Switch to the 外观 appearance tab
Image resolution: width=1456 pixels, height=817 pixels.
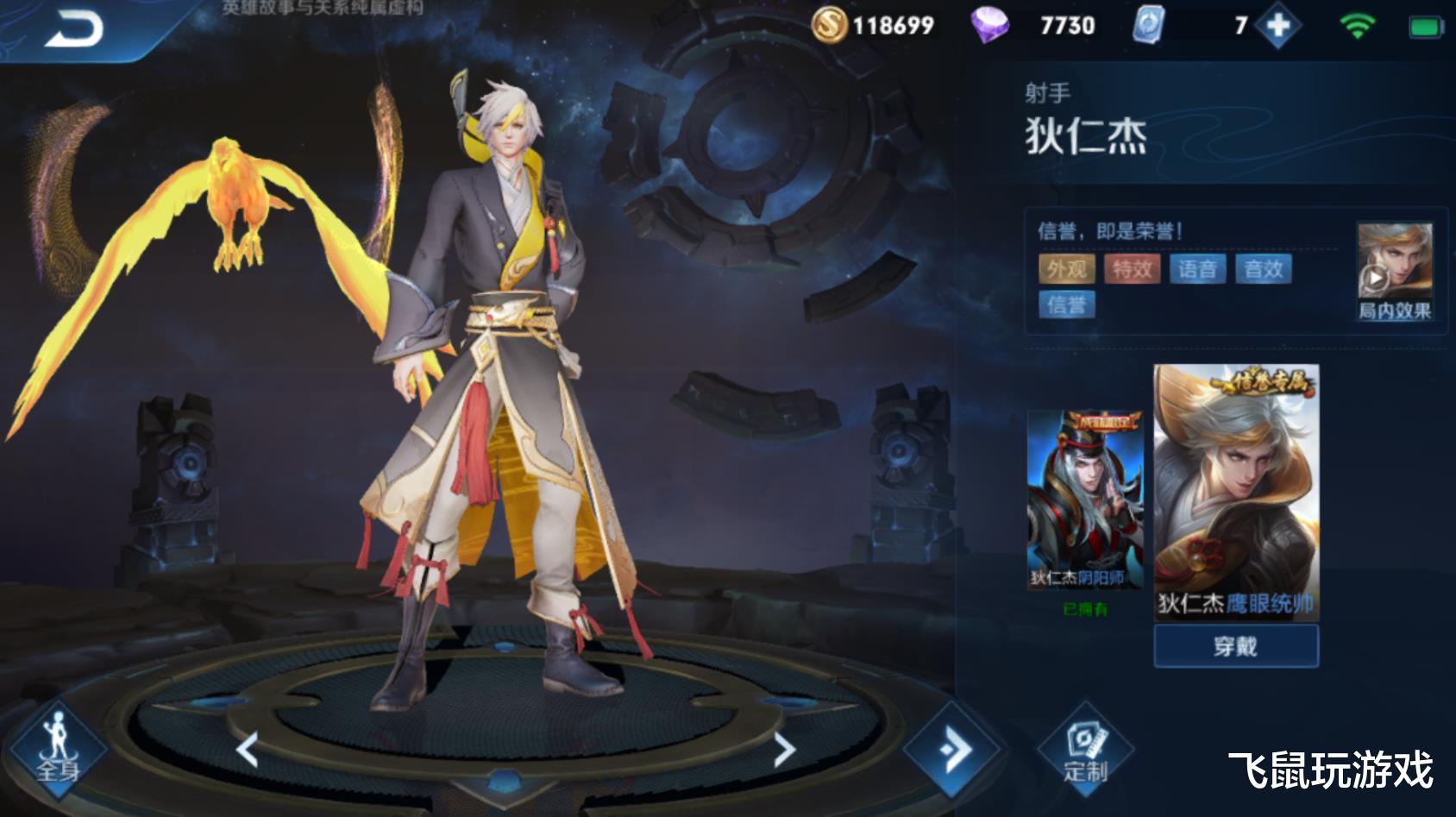[x=1069, y=269]
